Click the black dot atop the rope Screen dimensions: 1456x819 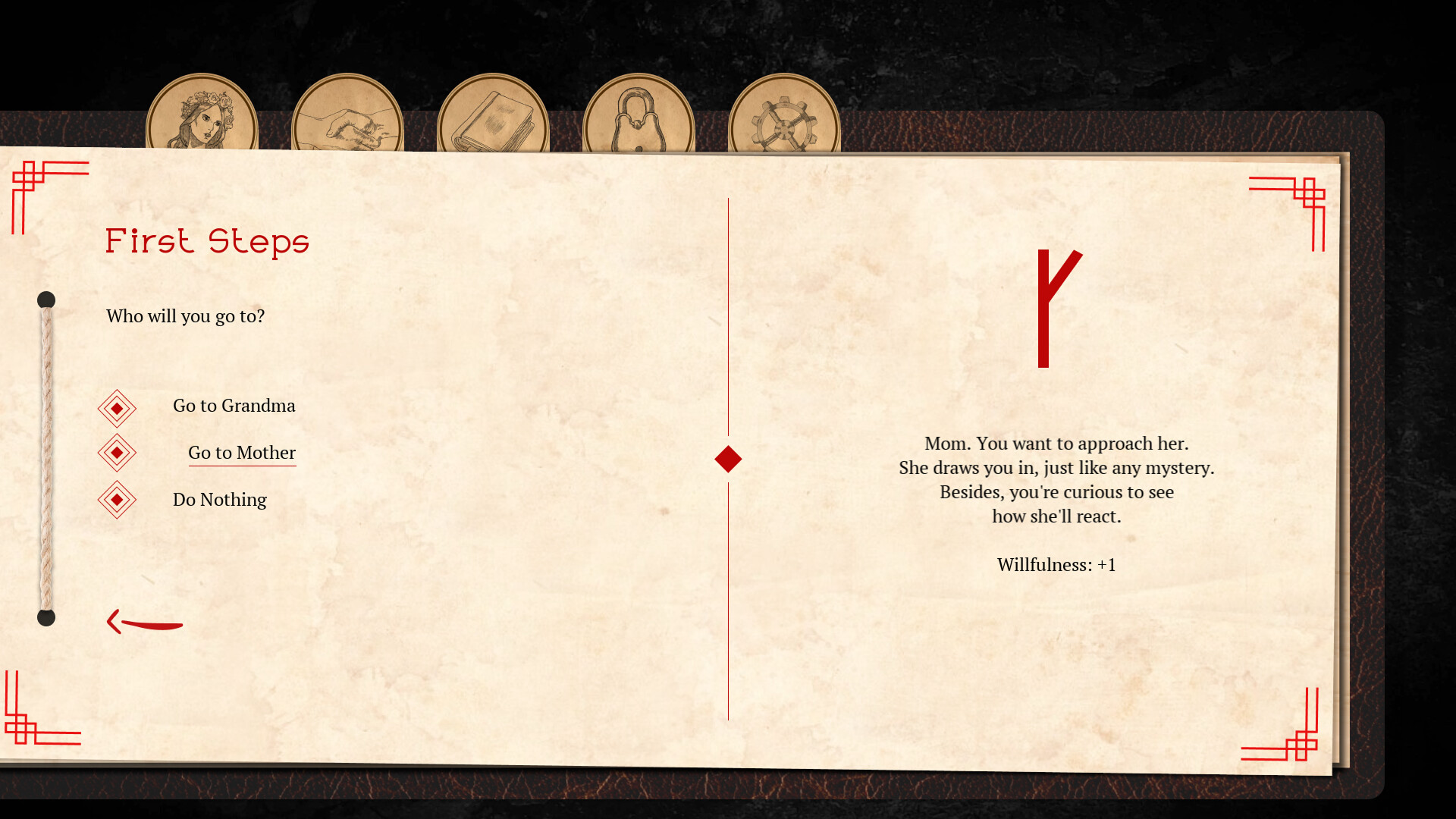pos(47,300)
